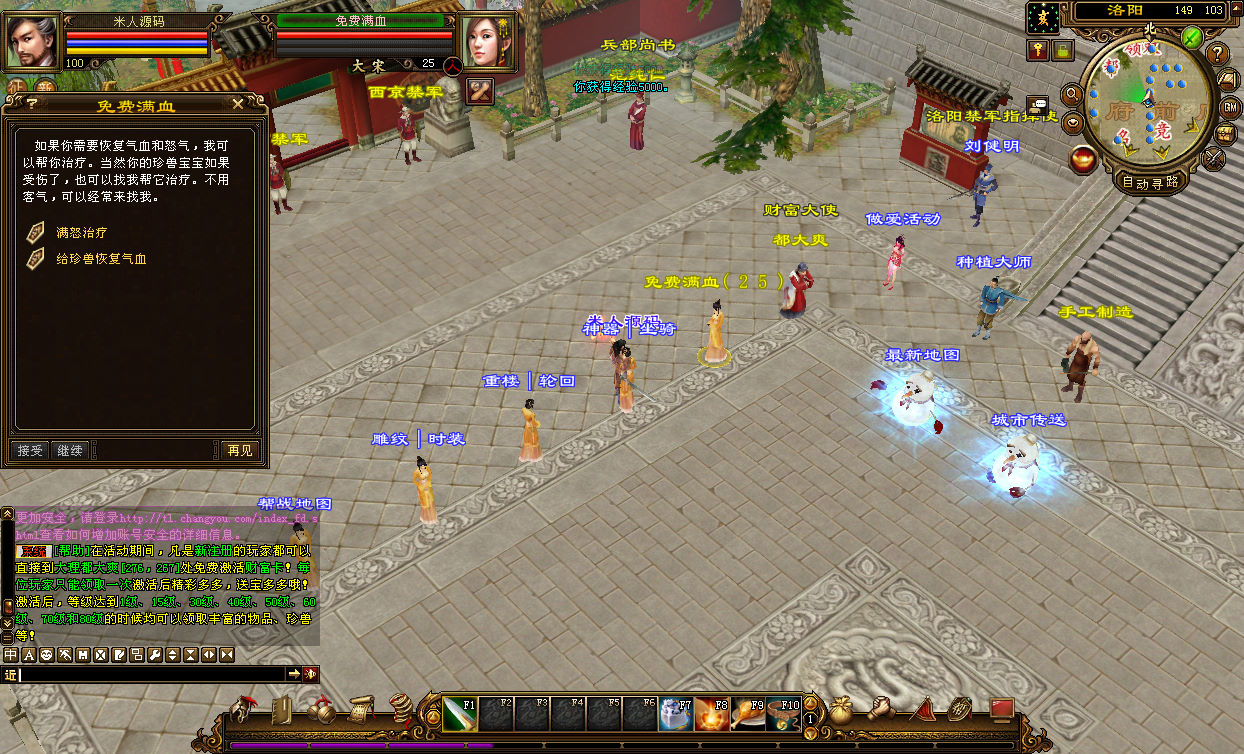Click the chat text input box
The image size is (1244, 754).
pos(150,675)
